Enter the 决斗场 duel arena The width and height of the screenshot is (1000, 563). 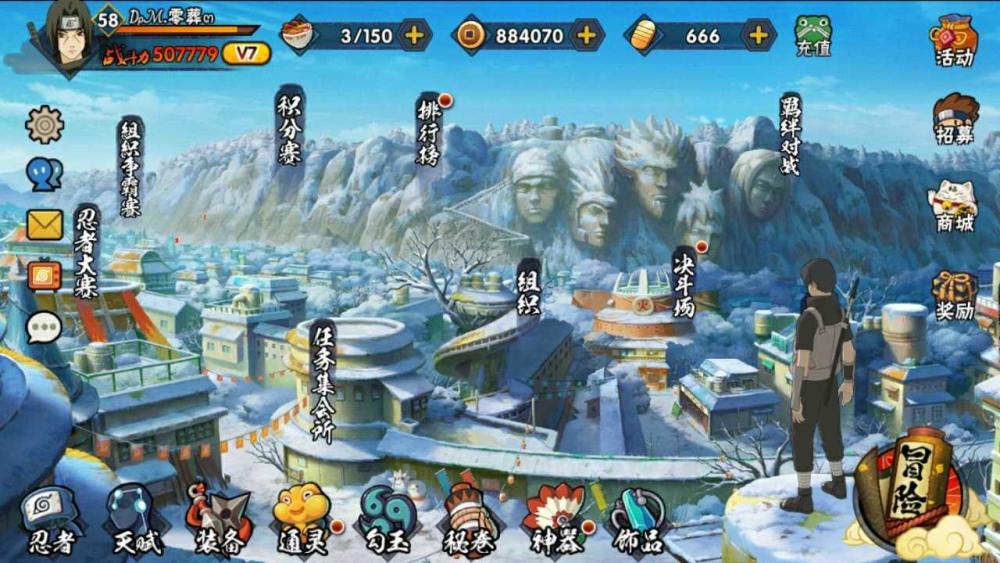pos(684,280)
